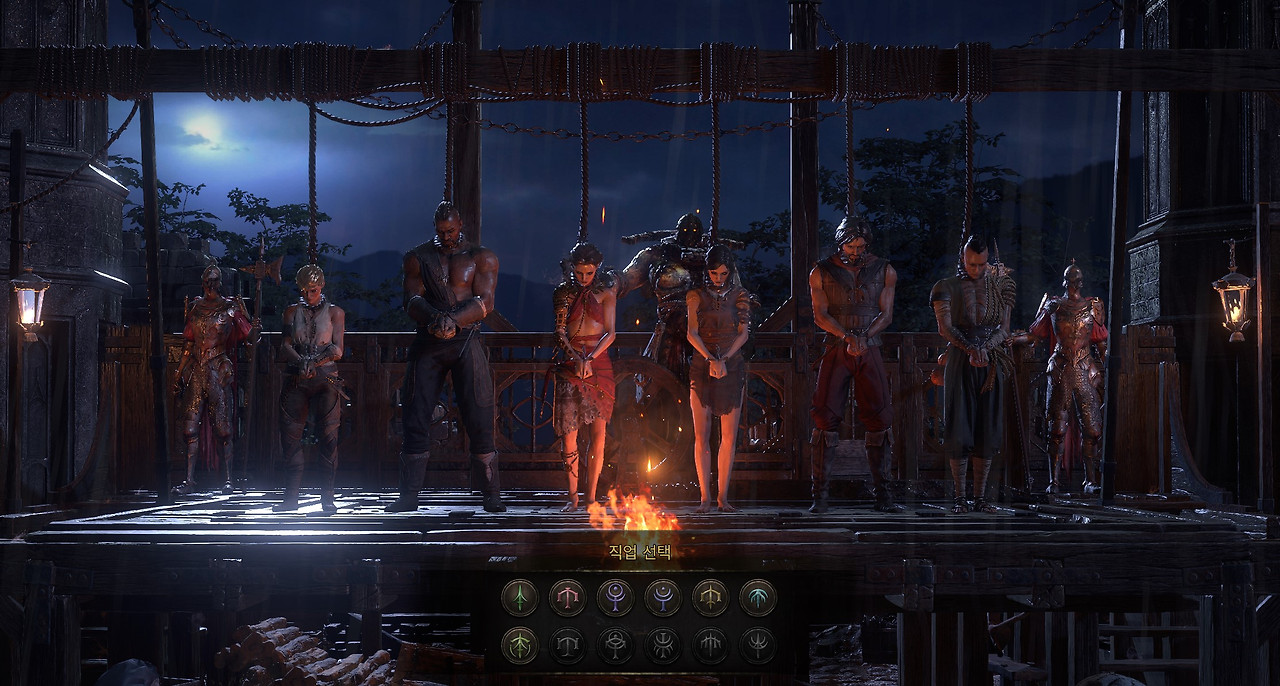This screenshot has height=686, width=1280.
Task: Select the dark green arrow class icon
Action: [x=519, y=598]
